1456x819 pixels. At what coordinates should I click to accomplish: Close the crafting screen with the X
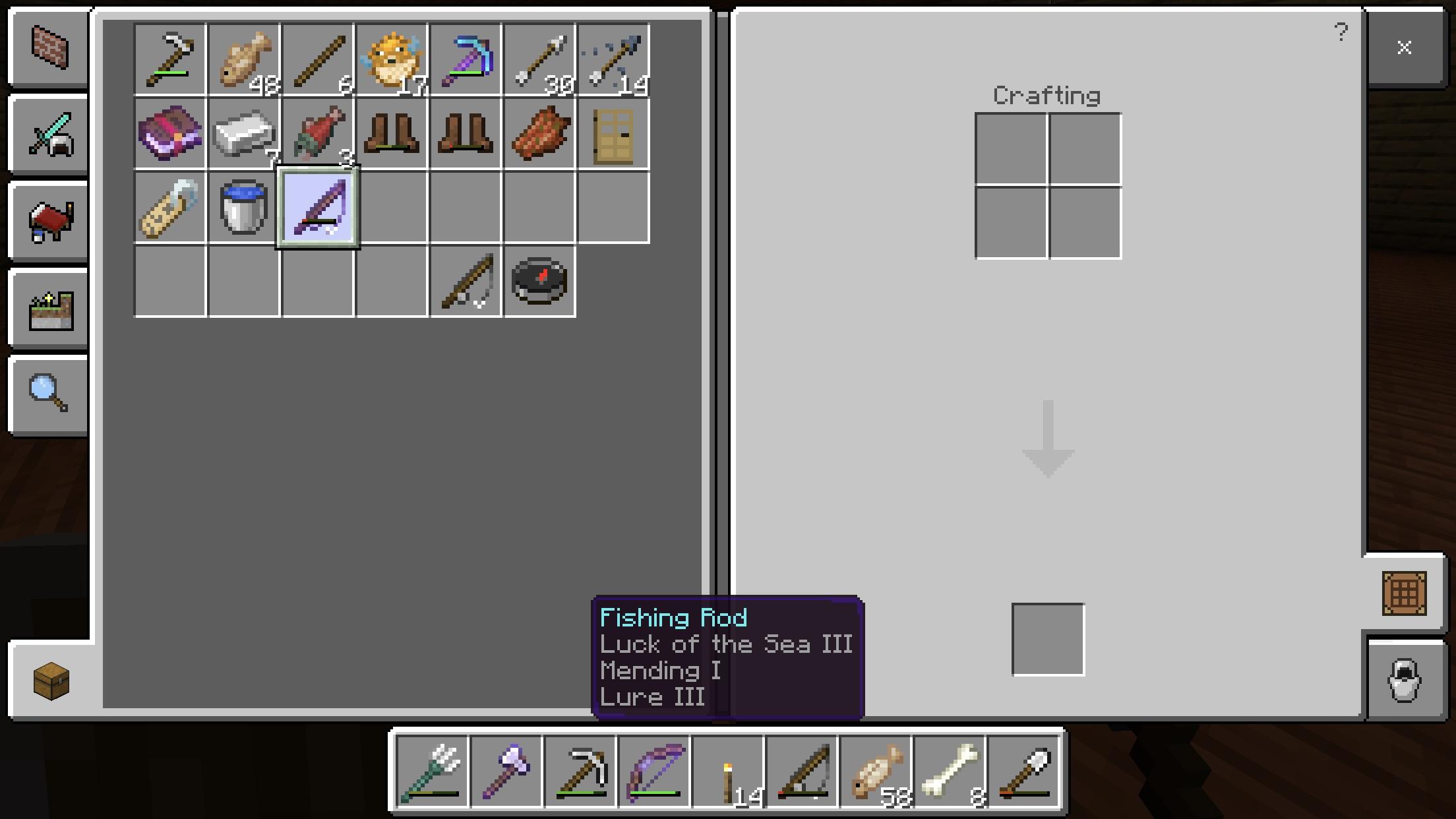(1404, 47)
